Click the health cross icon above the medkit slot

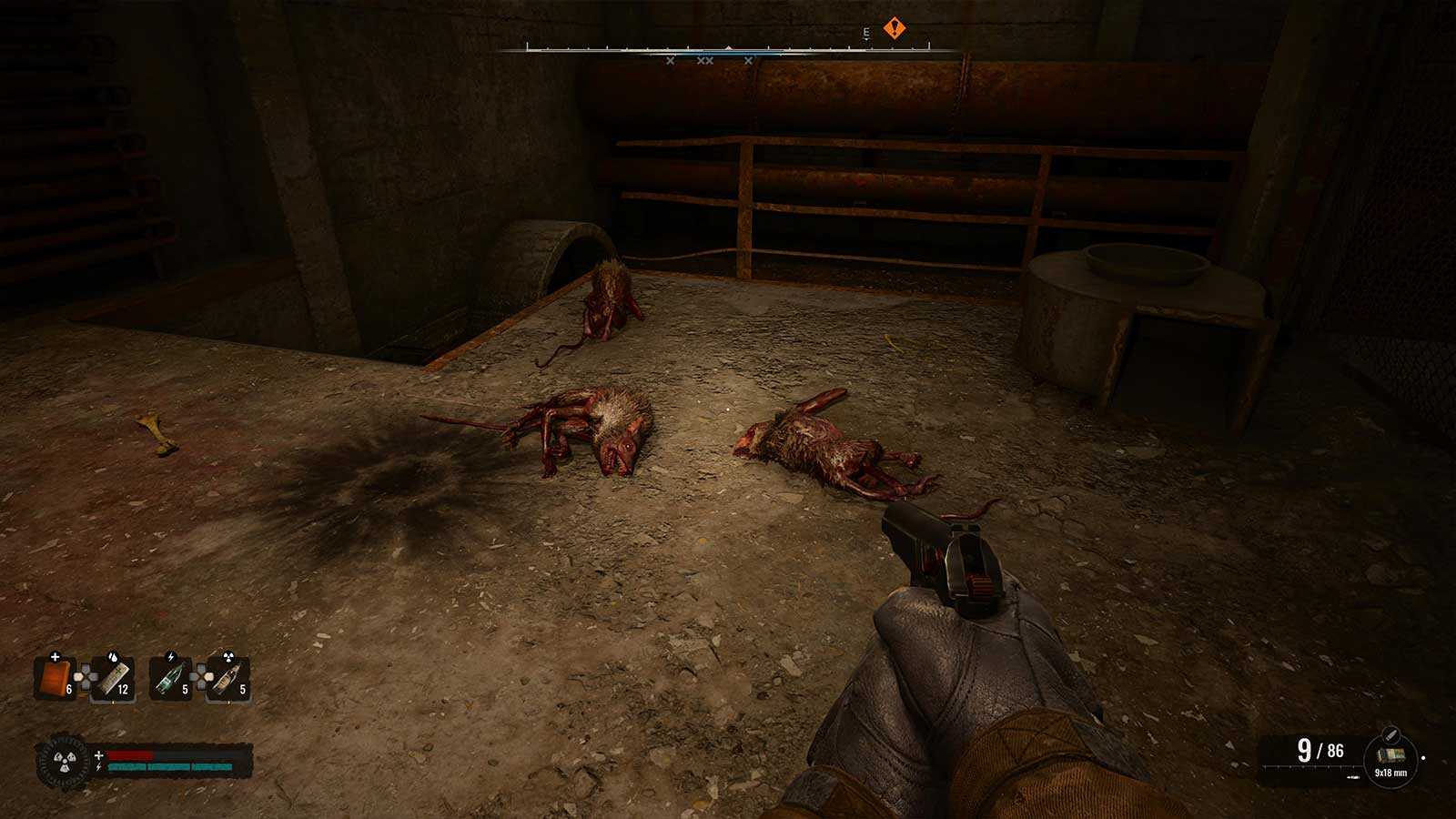click(x=55, y=657)
